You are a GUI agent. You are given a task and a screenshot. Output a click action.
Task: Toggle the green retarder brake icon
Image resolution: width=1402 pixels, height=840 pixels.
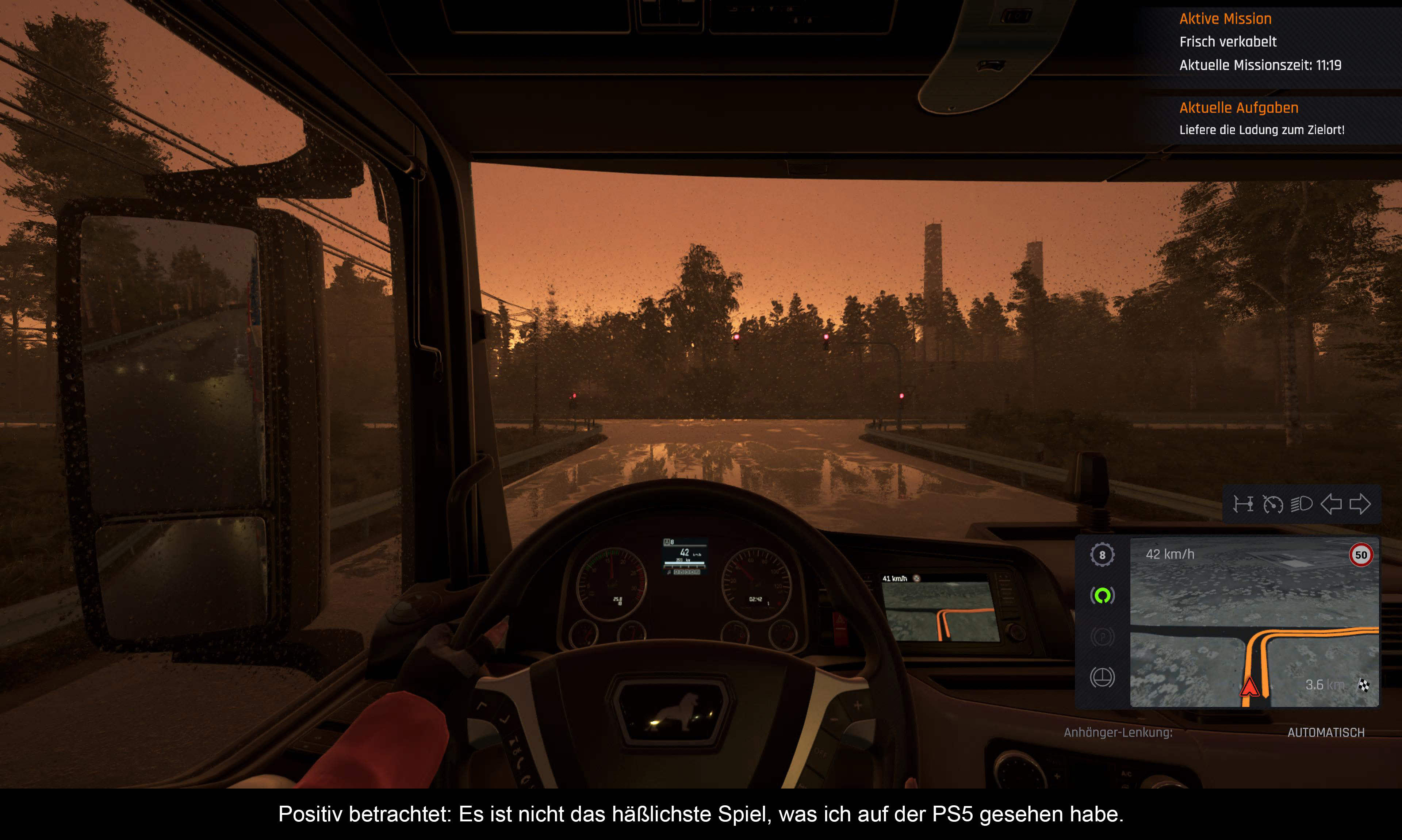click(x=1102, y=595)
